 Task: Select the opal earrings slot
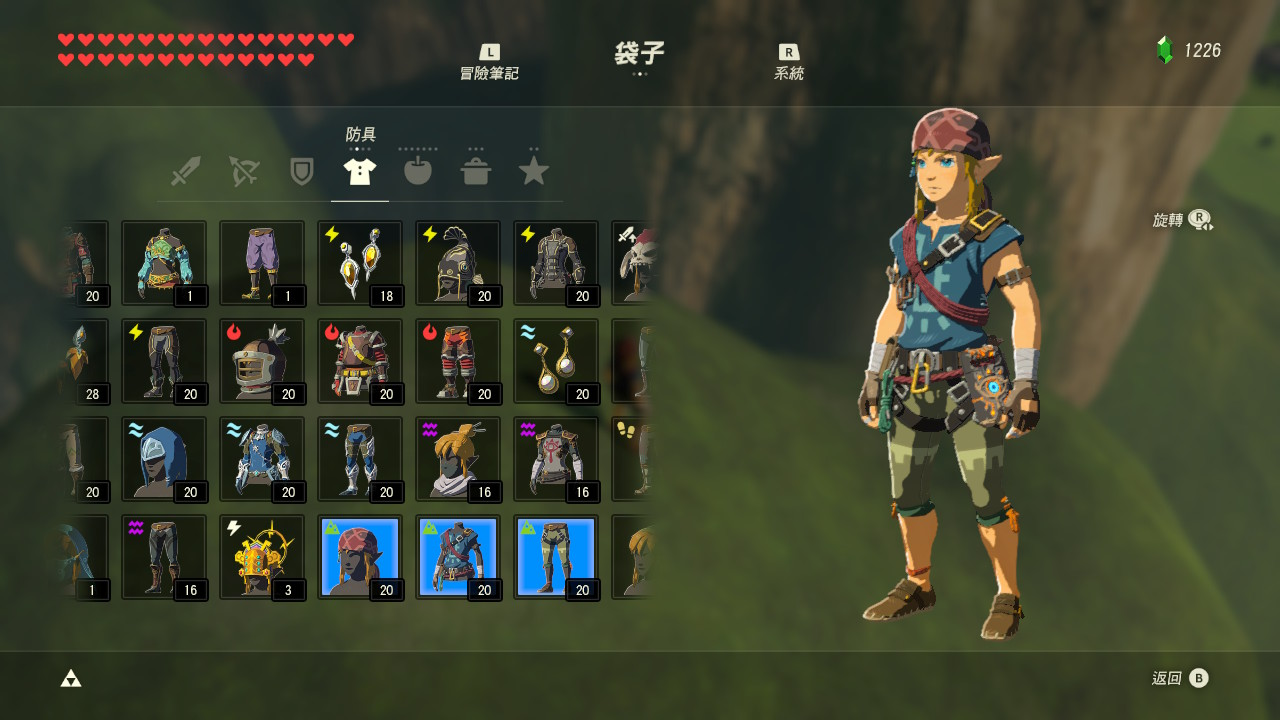click(556, 361)
